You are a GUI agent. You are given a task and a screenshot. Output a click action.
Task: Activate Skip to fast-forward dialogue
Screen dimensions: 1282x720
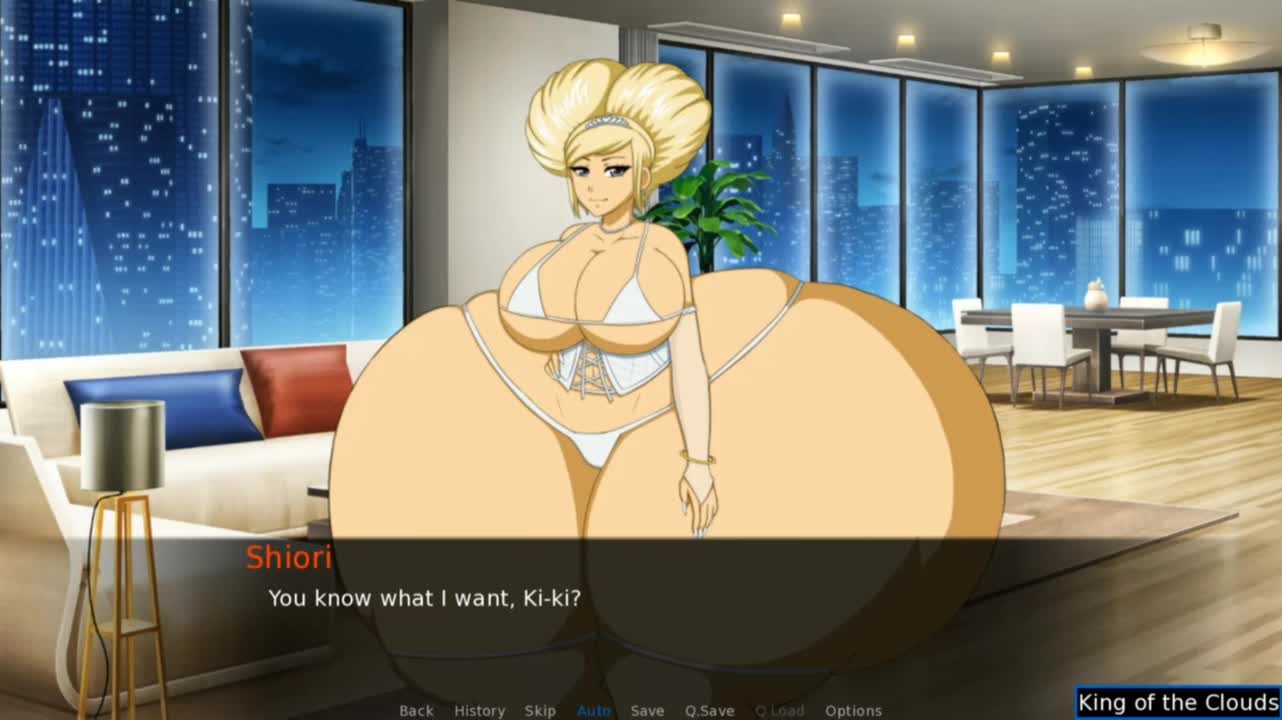[x=540, y=711]
